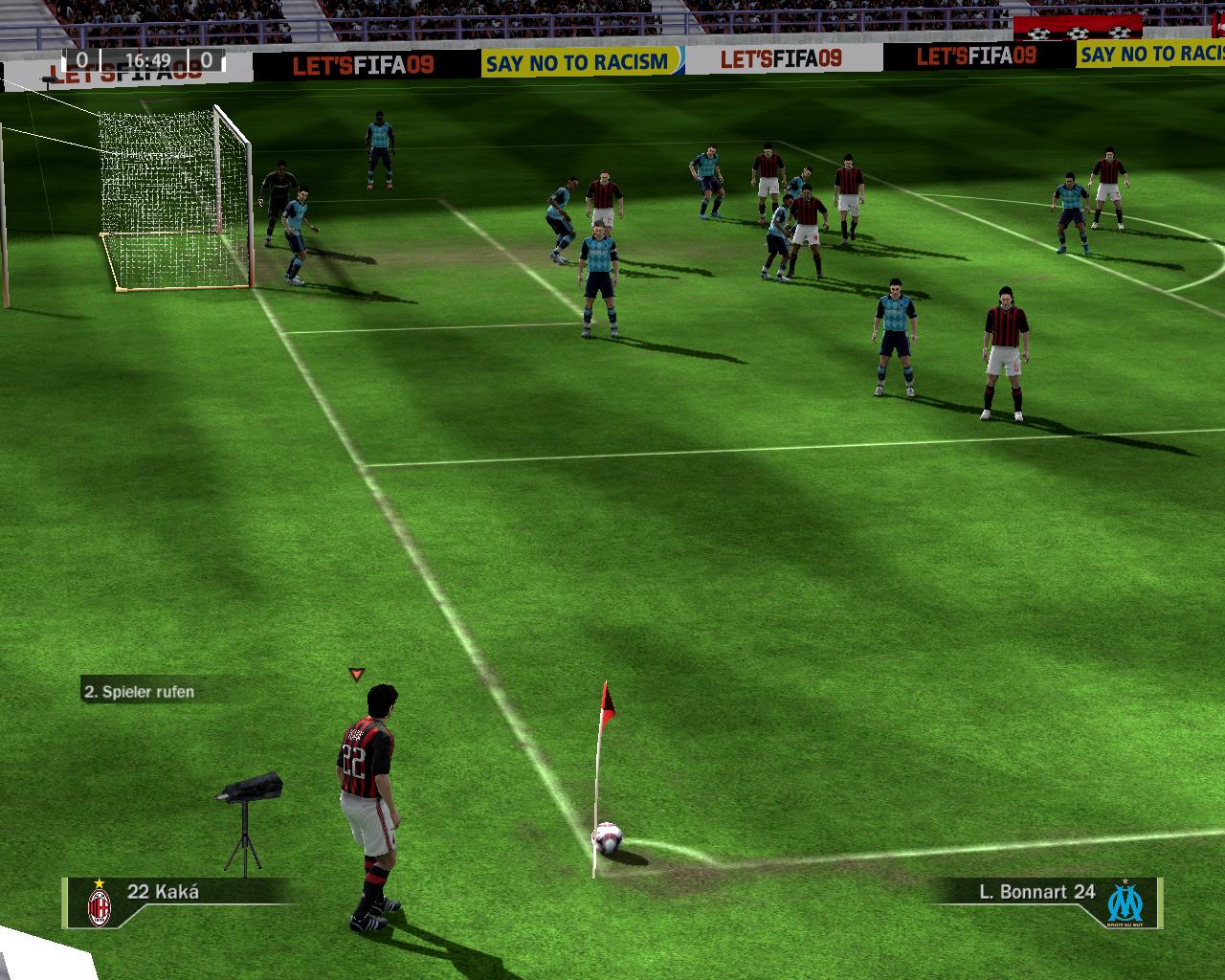Click the Olympique Marseille club crest
The height and width of the screenshot is (980, 1225).
click(1125, 902)
